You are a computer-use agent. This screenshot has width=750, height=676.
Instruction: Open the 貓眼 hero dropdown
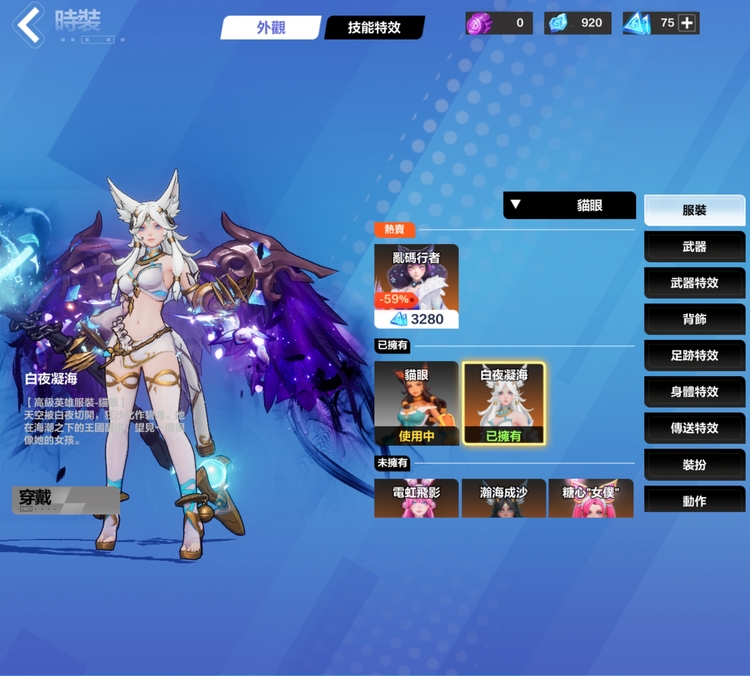pyautogui.click(x=570, y=206)
